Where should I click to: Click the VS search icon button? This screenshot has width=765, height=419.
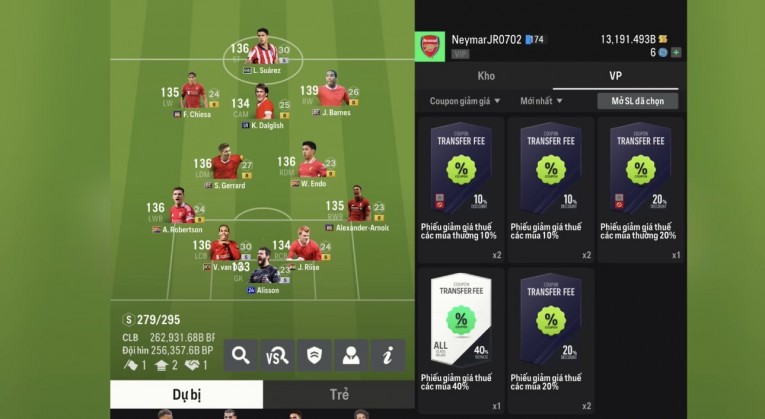click(x=277, y=353)
